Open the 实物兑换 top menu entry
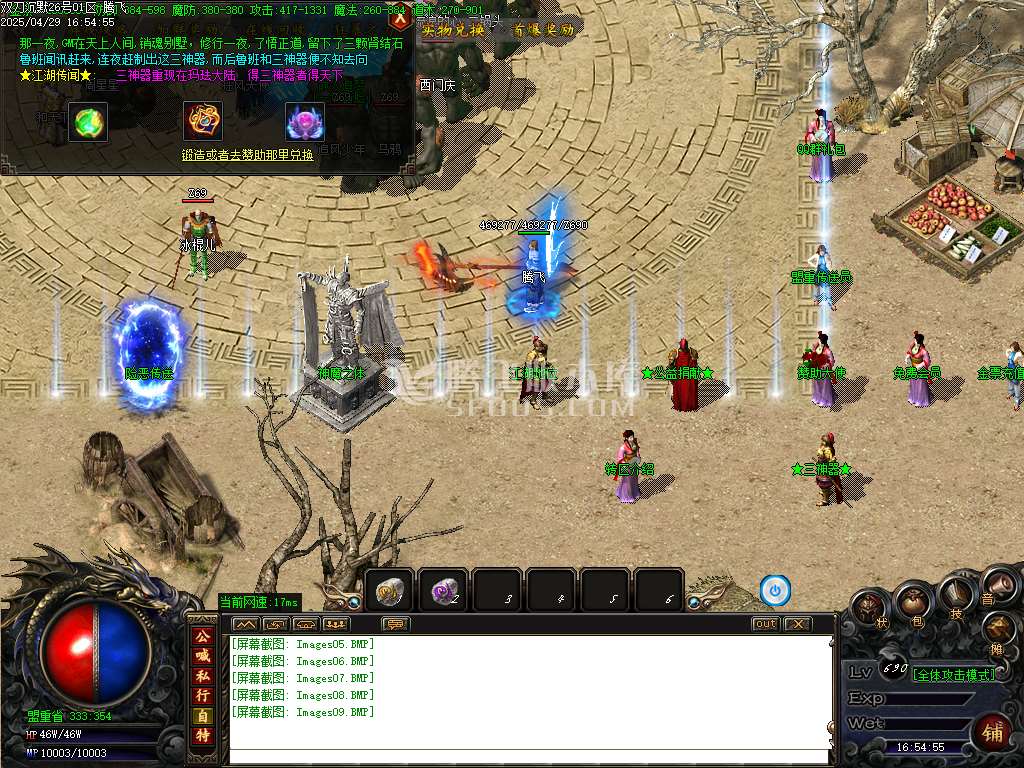The image size is (1024, 768). click(x=453, y=30)
